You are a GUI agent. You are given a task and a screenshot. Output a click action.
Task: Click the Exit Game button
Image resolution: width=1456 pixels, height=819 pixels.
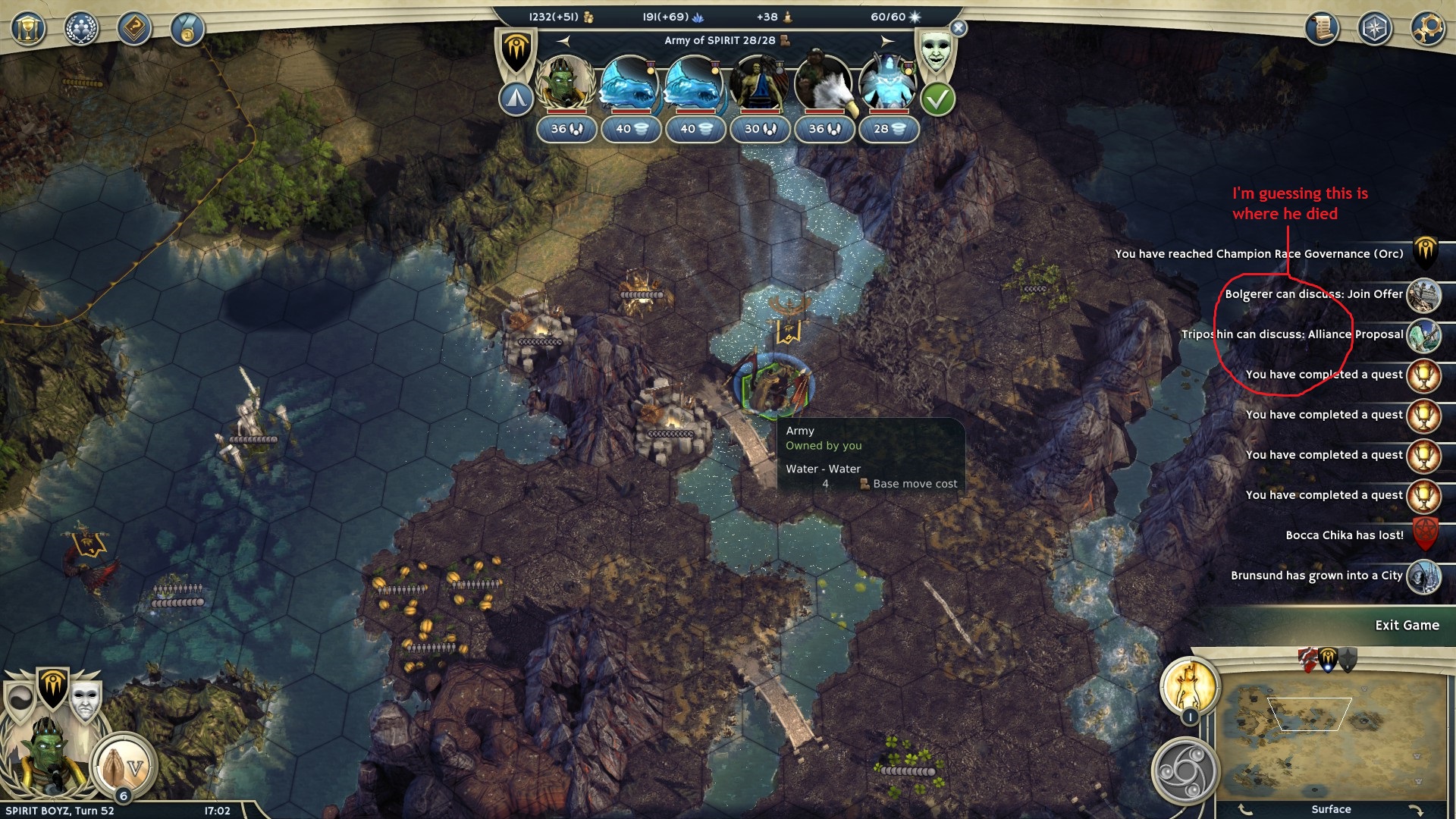1407,626
